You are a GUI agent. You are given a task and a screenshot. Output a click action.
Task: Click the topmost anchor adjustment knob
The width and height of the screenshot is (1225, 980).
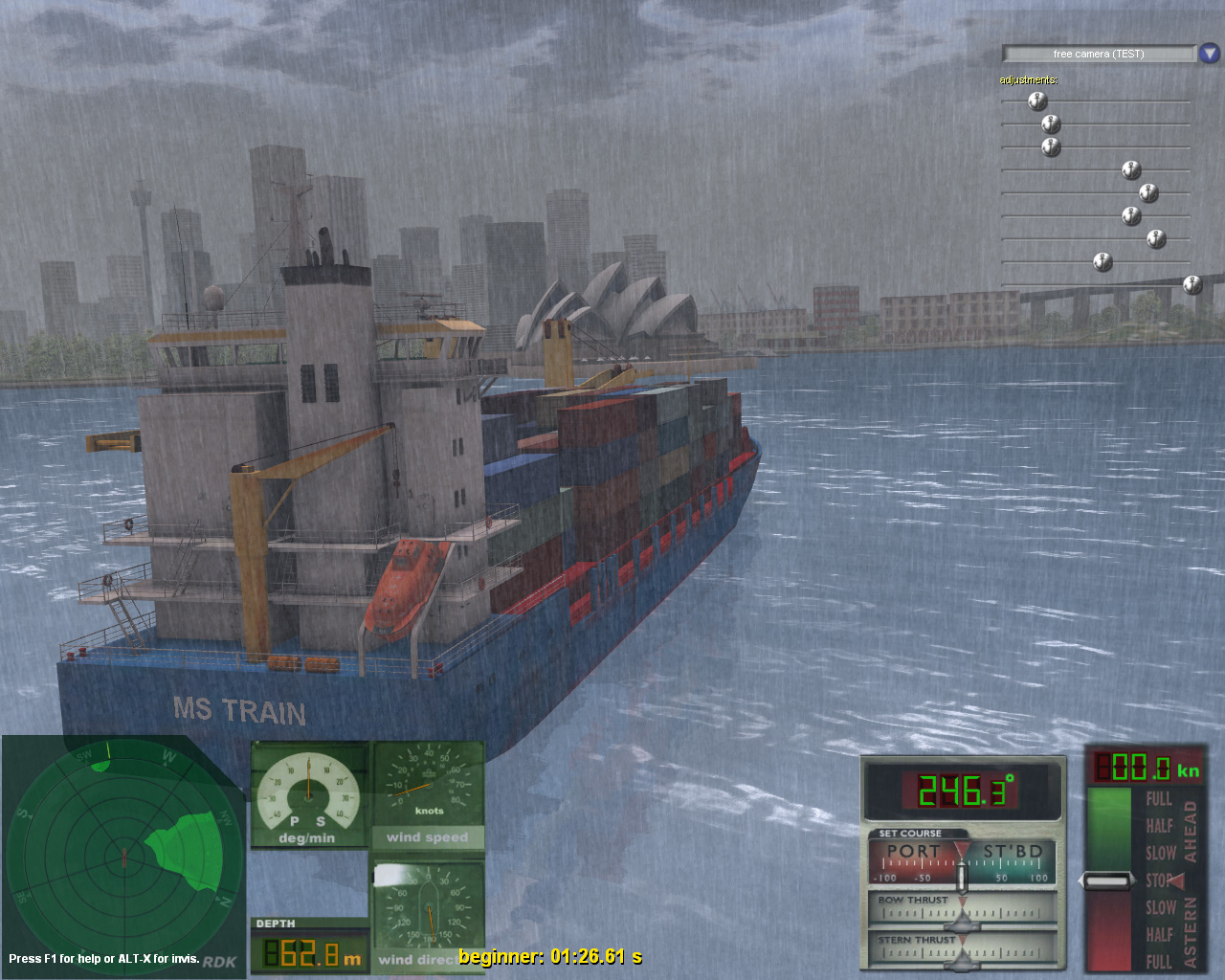(1036, 100)
